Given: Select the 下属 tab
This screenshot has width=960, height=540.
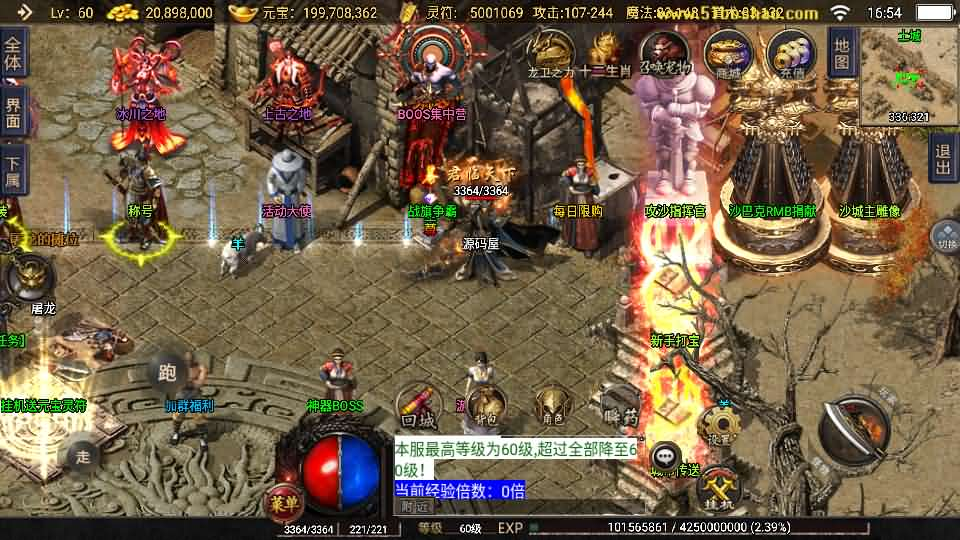Looking at the screenshot, I should pyautogui.click(x=13, y=168).
